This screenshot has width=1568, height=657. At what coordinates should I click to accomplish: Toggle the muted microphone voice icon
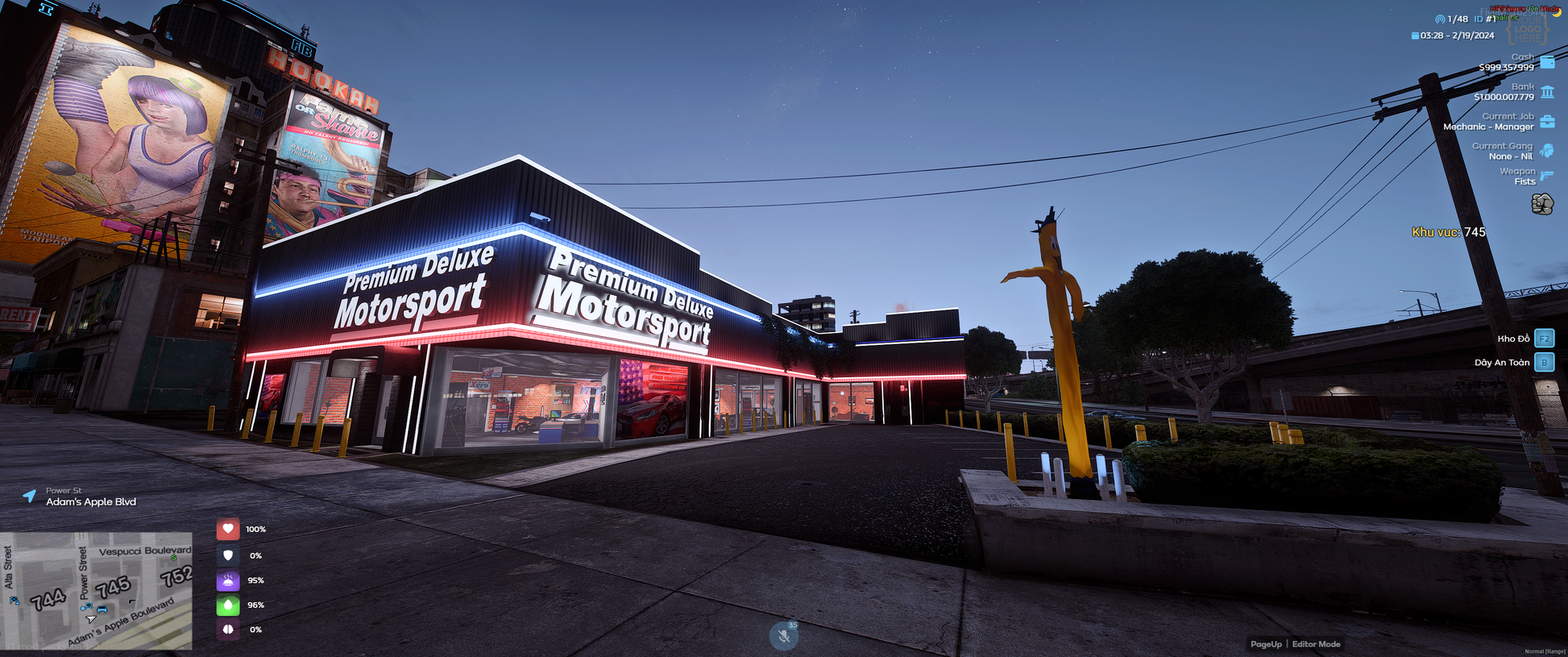783,636
